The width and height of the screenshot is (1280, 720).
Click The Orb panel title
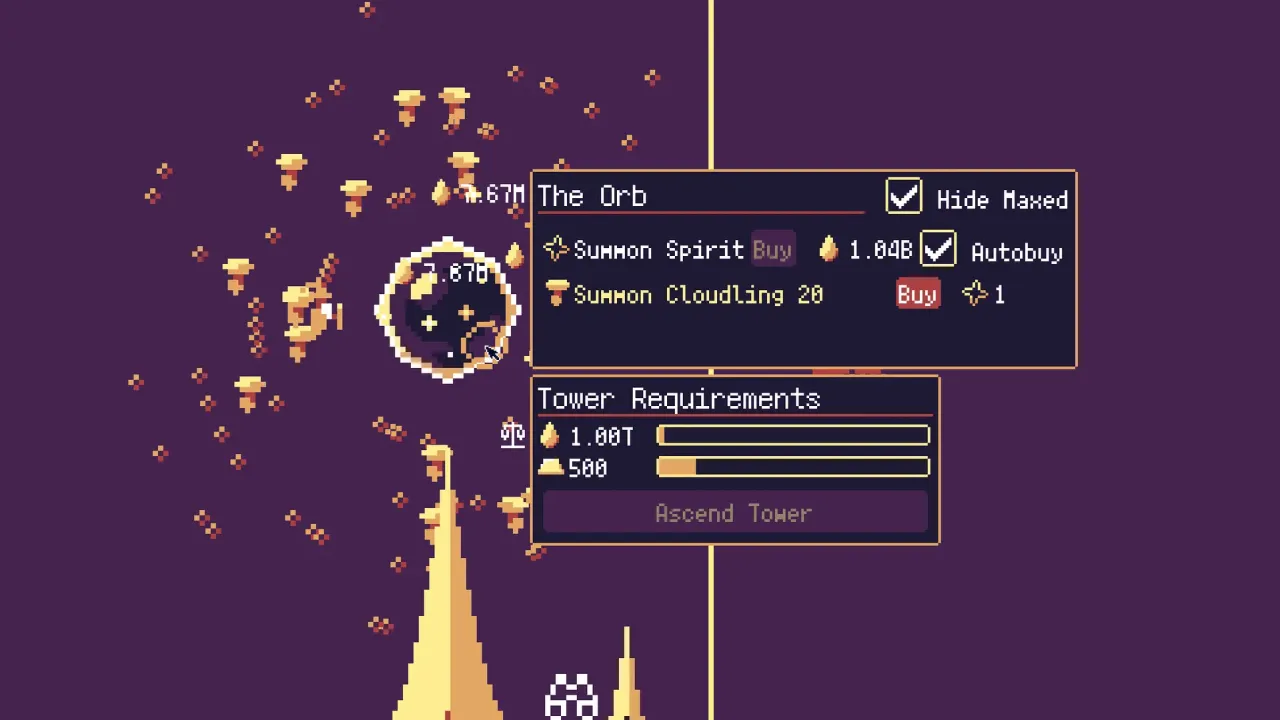pyautogui.click(x=592, y=196)
